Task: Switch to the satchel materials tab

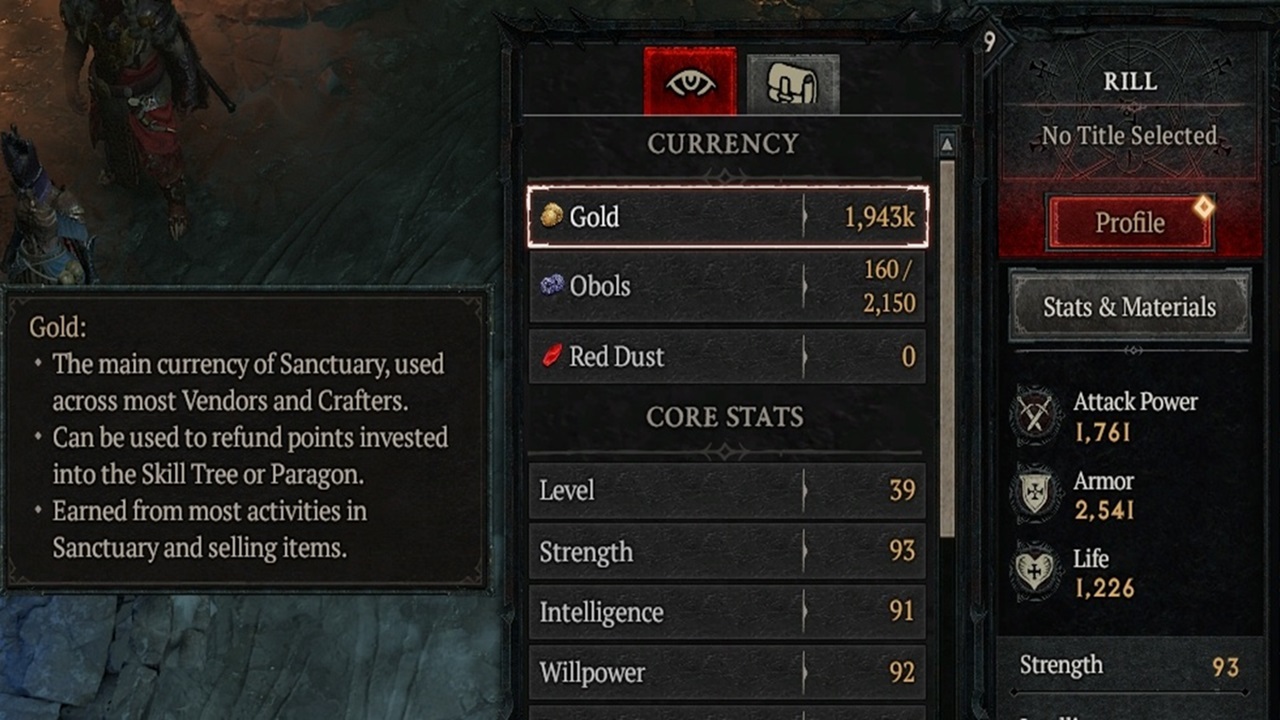Action: coord(795,83)
